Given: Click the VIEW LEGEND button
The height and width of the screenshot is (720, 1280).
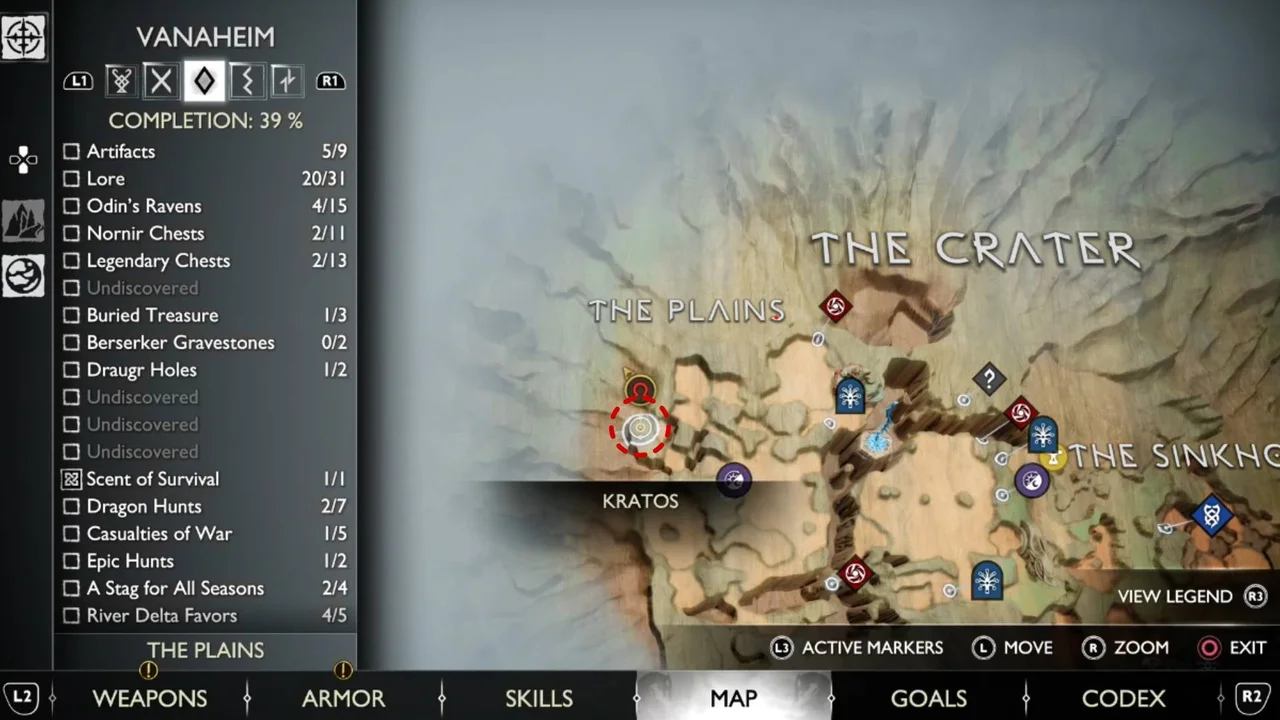Looking at the screenshot, I should (x=1175, y=596).
